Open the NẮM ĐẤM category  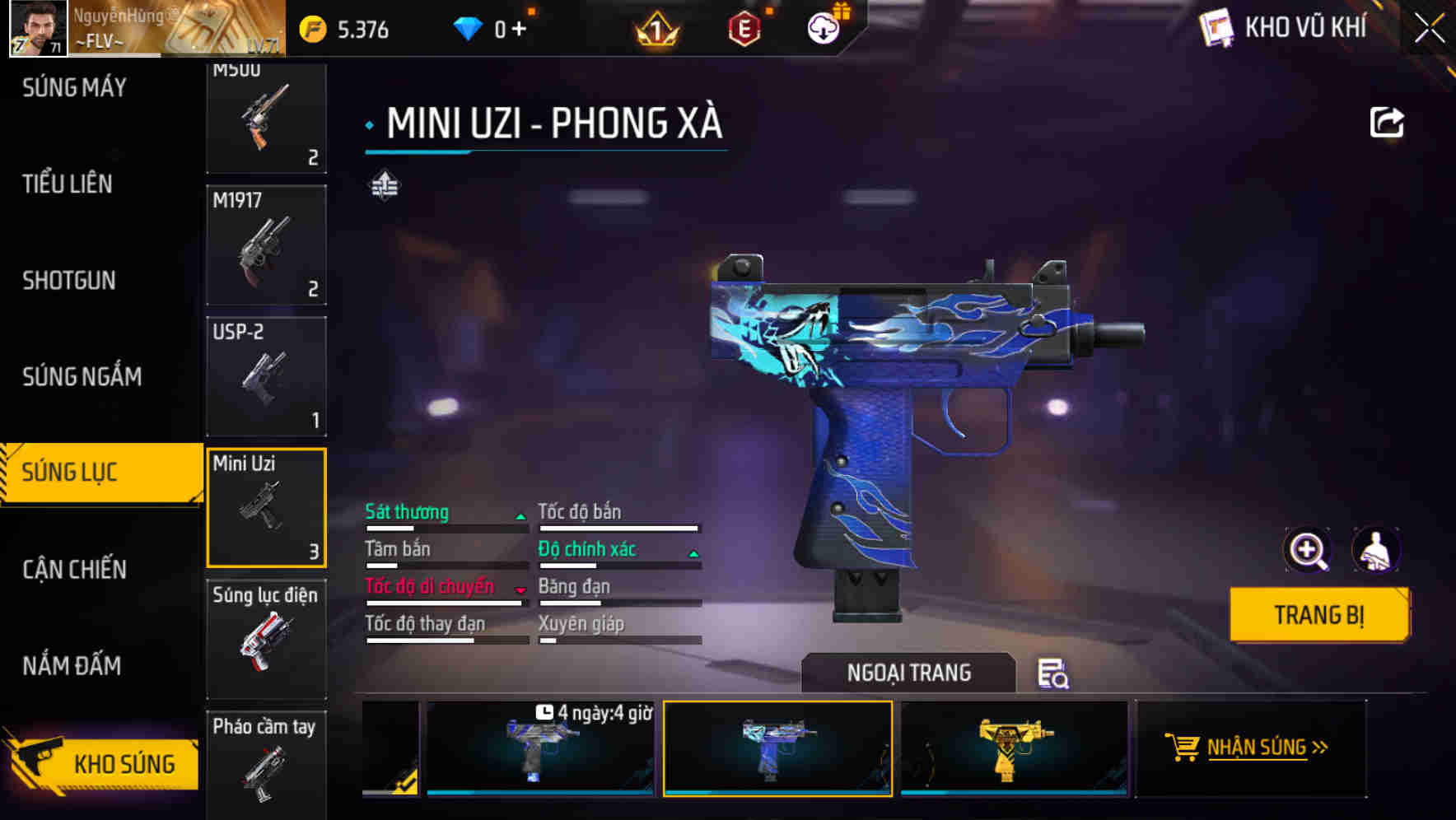pyautogui.click(x=72, y=665)
